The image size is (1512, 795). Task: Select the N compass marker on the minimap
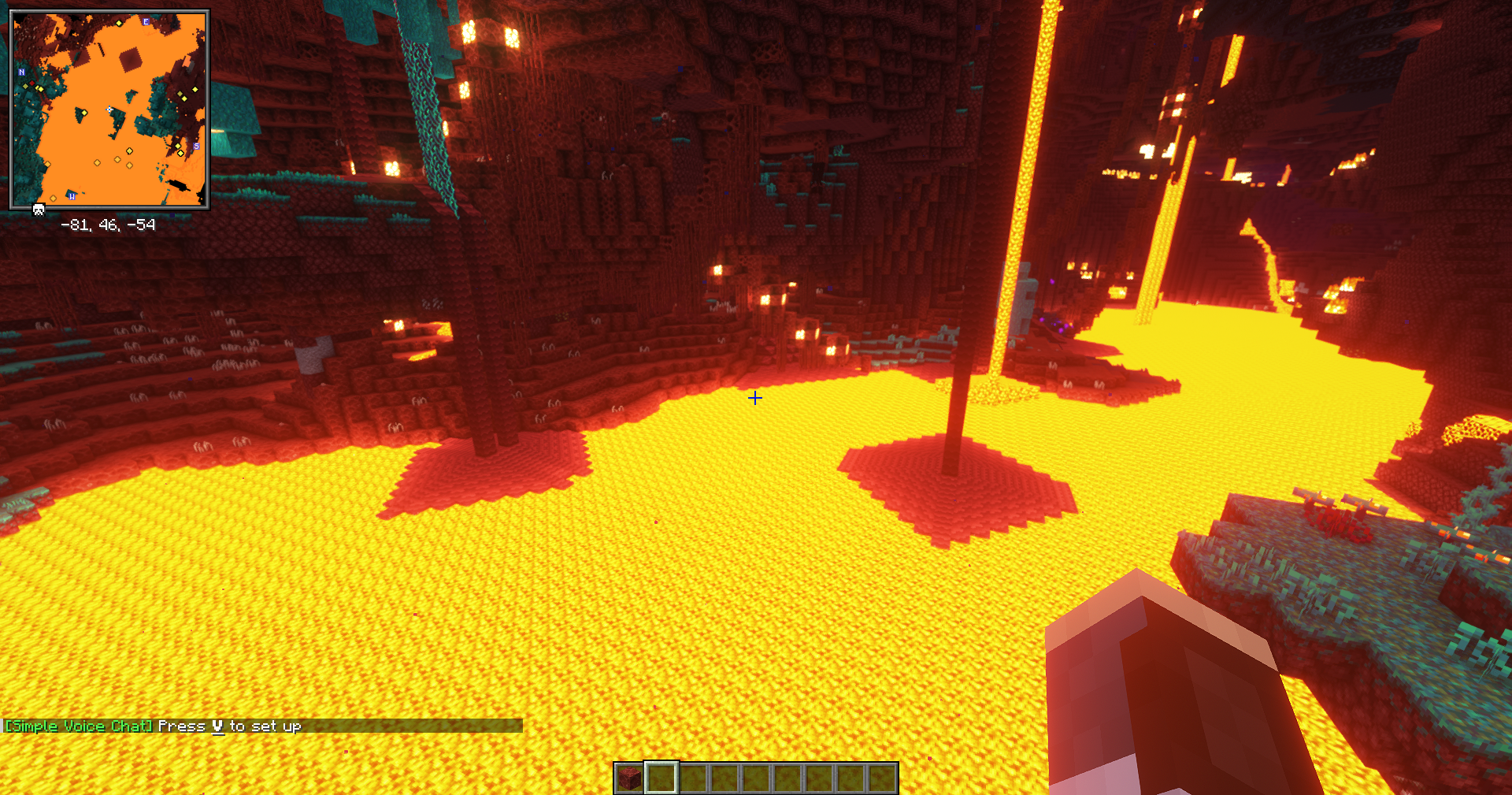21,72
